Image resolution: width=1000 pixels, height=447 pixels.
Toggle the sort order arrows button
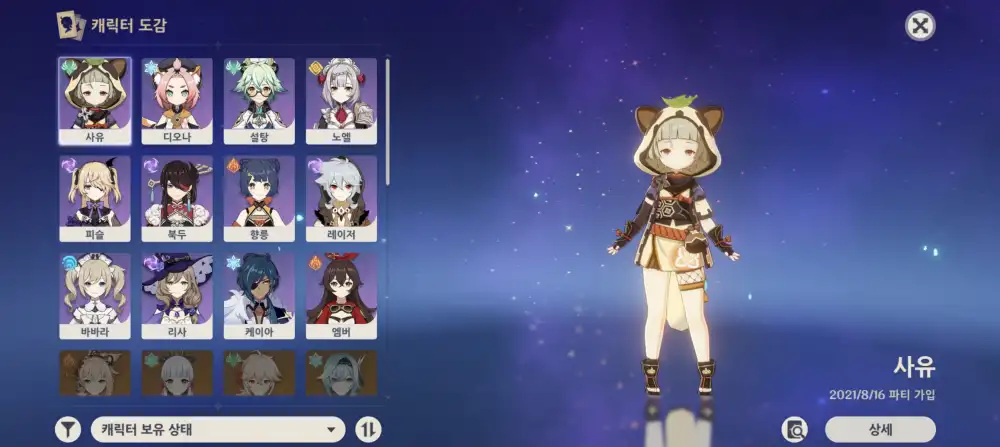pyautogui.click(x=368, y=430)
